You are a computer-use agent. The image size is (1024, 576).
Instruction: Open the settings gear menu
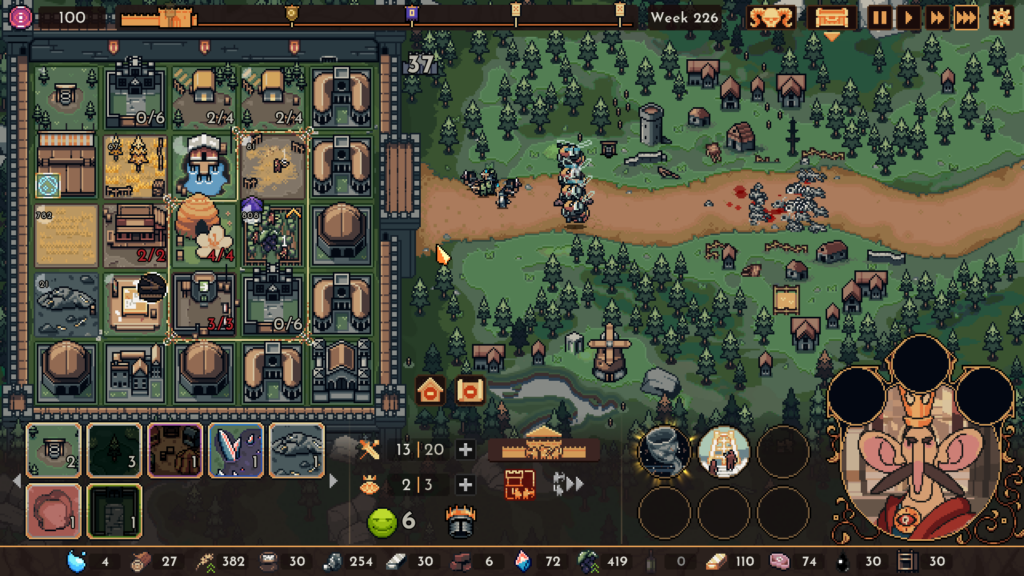click(x=1001, y=17)
